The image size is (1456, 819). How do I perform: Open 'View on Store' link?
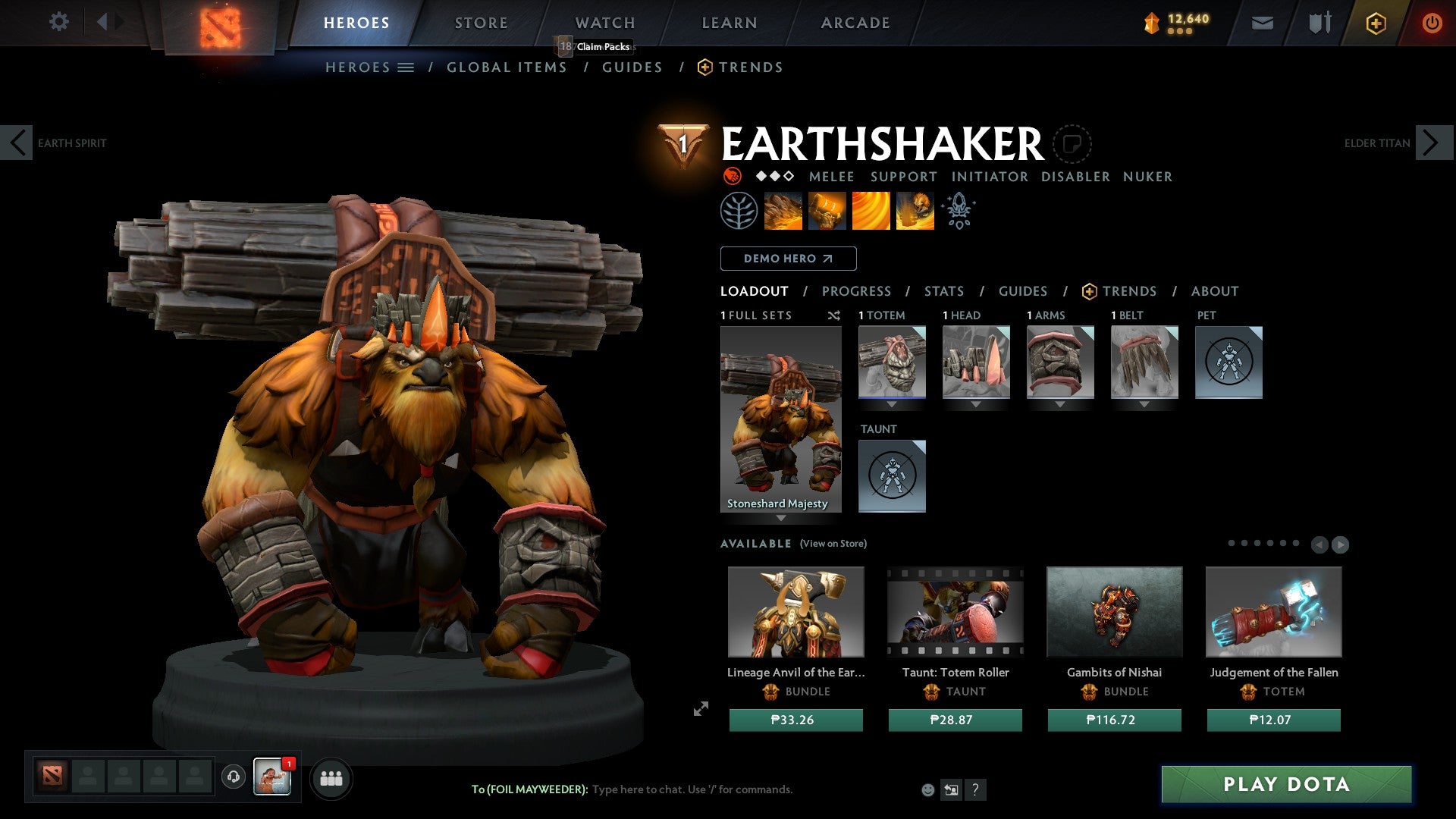tap(833, 544)
